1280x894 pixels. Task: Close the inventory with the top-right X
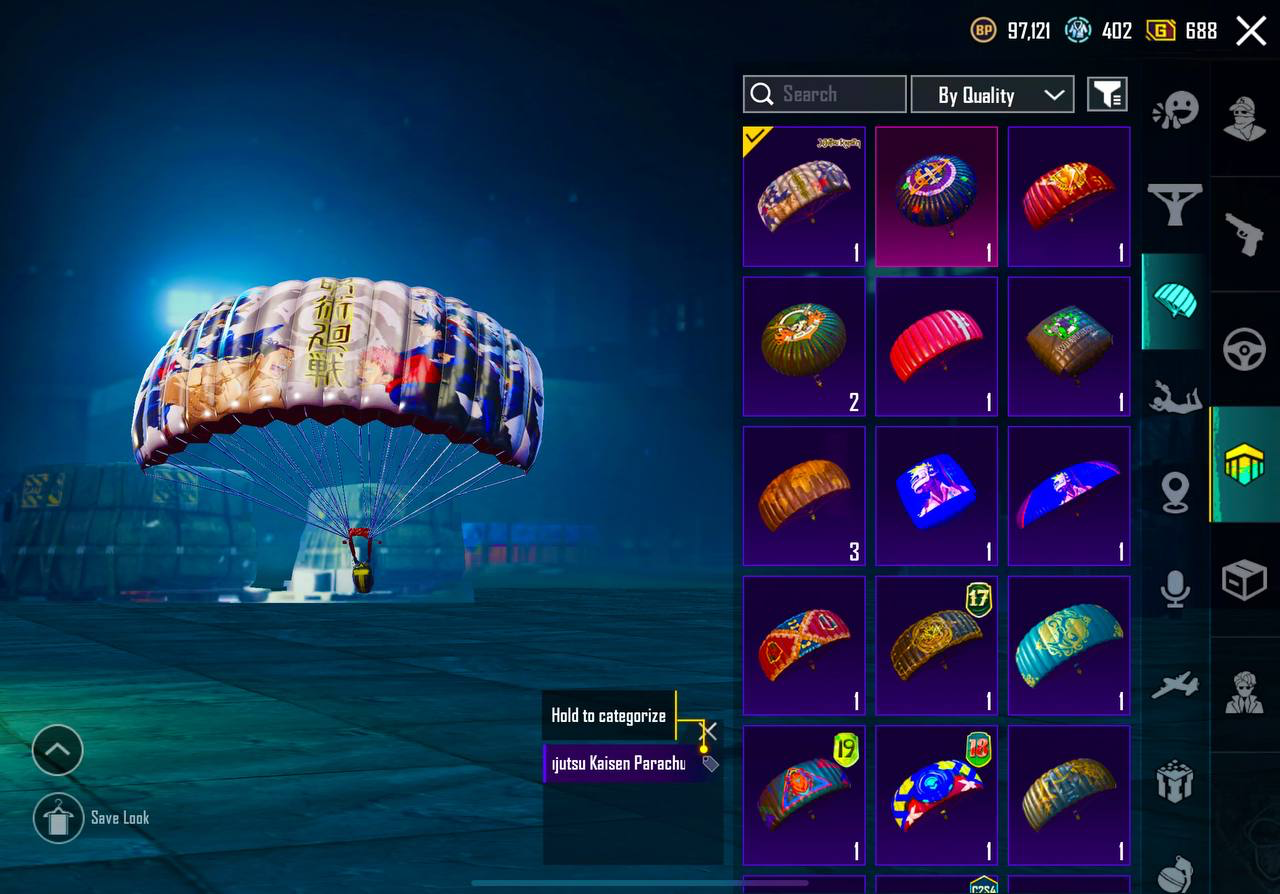[x=1251, y=31]
